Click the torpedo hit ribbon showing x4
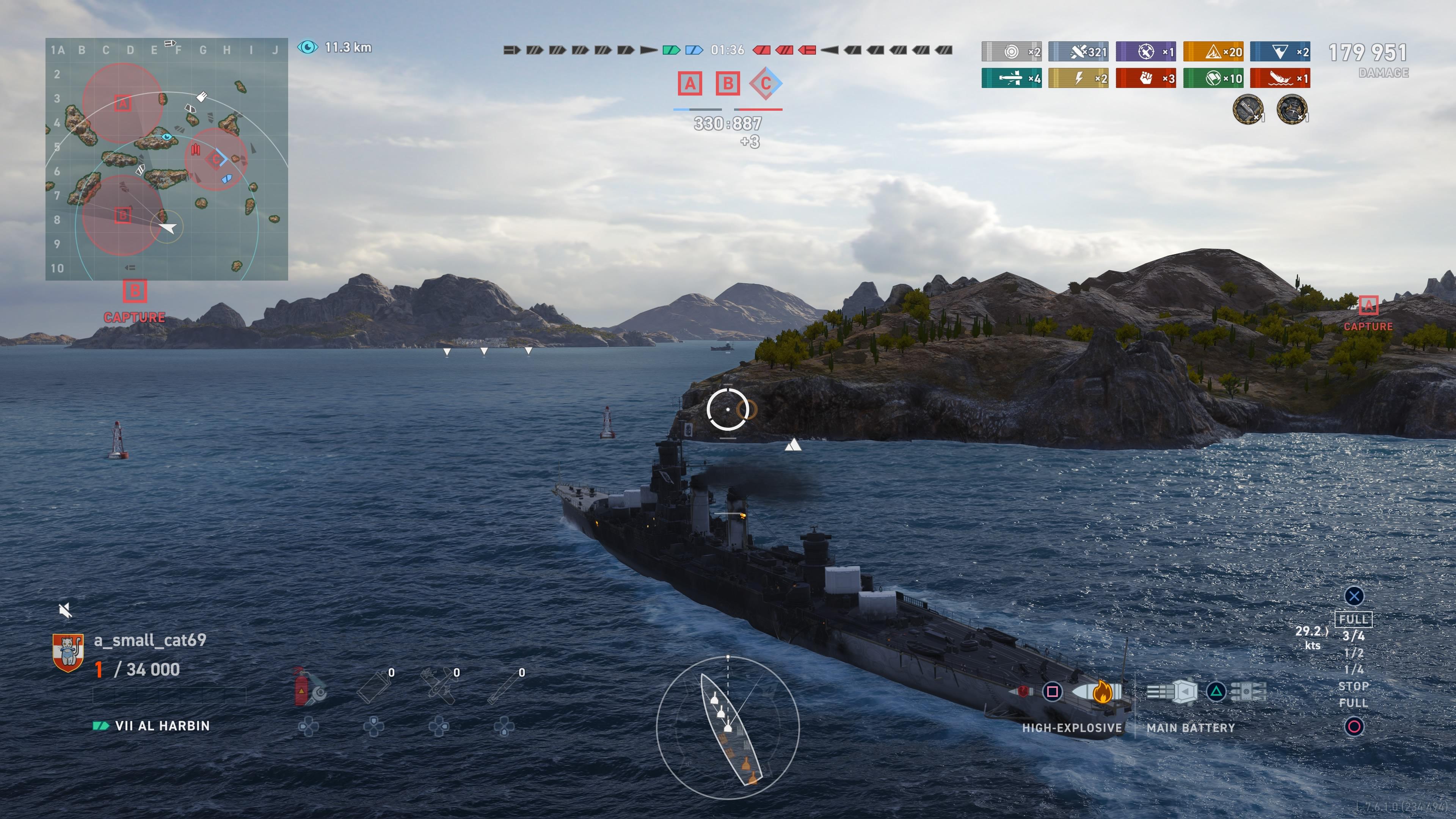Screen dimensions: 1456x819 [1011, 78]
